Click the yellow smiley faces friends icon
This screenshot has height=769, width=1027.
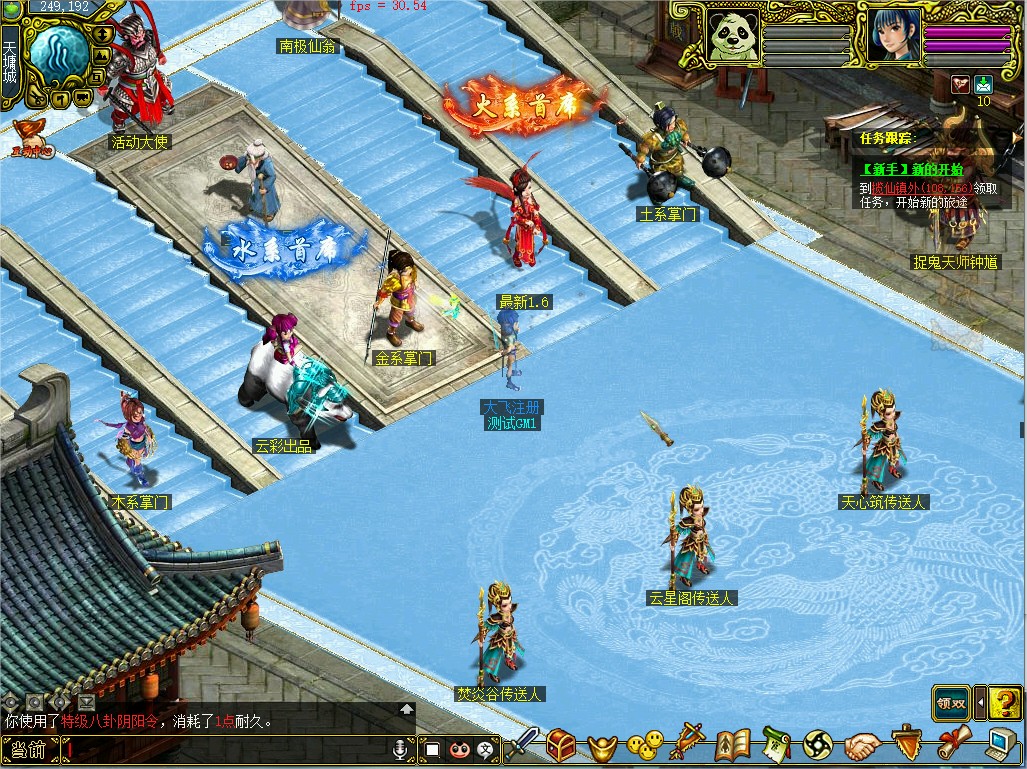pos(645,746)
